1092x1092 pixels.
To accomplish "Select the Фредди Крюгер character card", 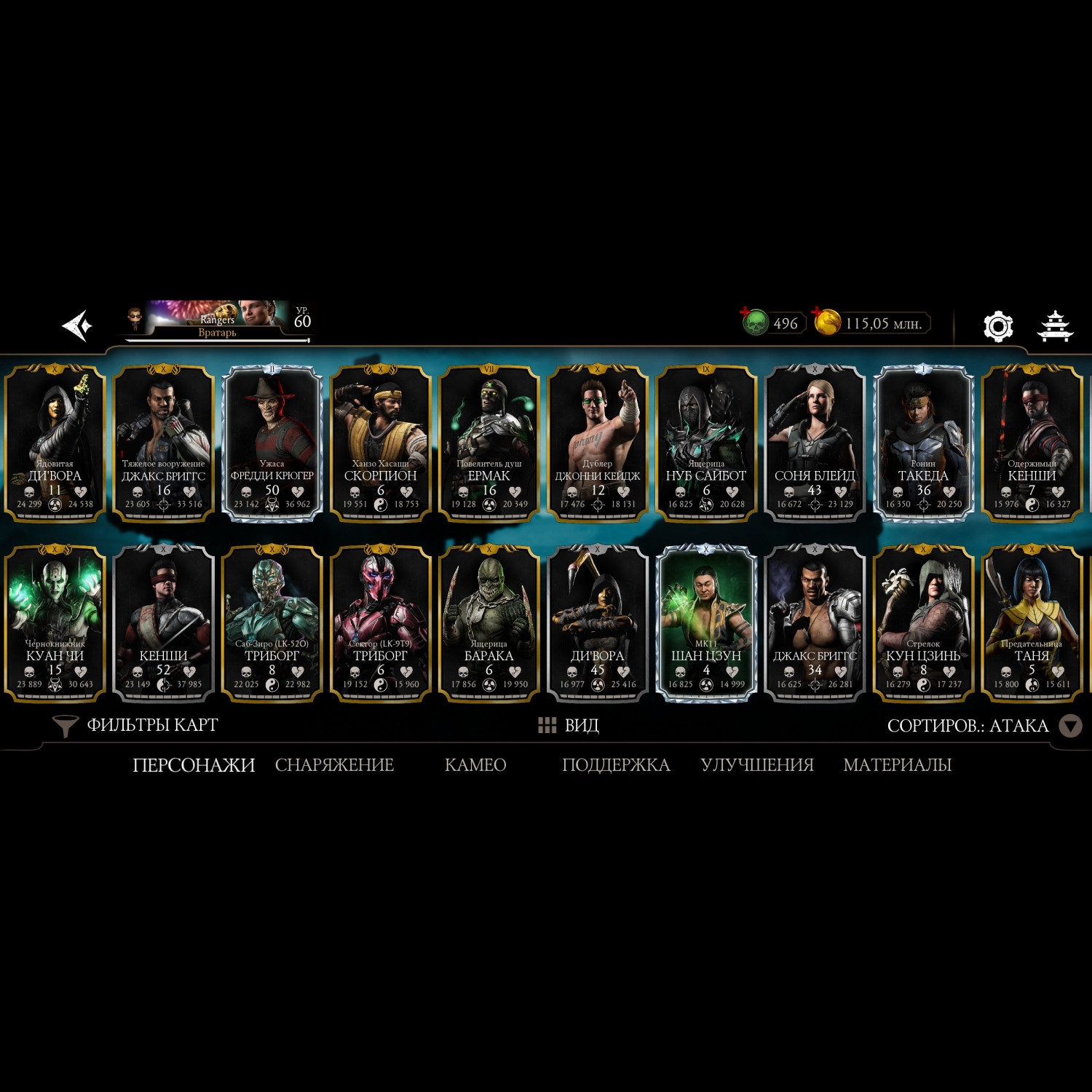I will click(272, 443).
